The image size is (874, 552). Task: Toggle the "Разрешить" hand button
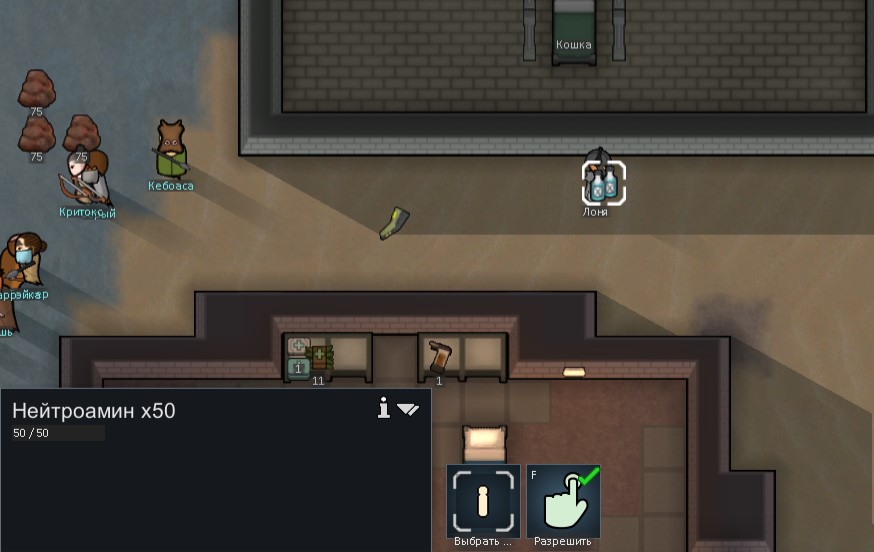click(563, 501)
